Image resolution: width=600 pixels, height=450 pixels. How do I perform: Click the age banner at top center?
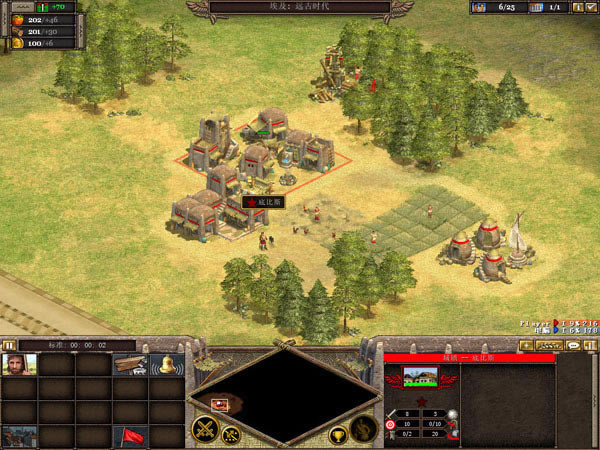[300, 7]
